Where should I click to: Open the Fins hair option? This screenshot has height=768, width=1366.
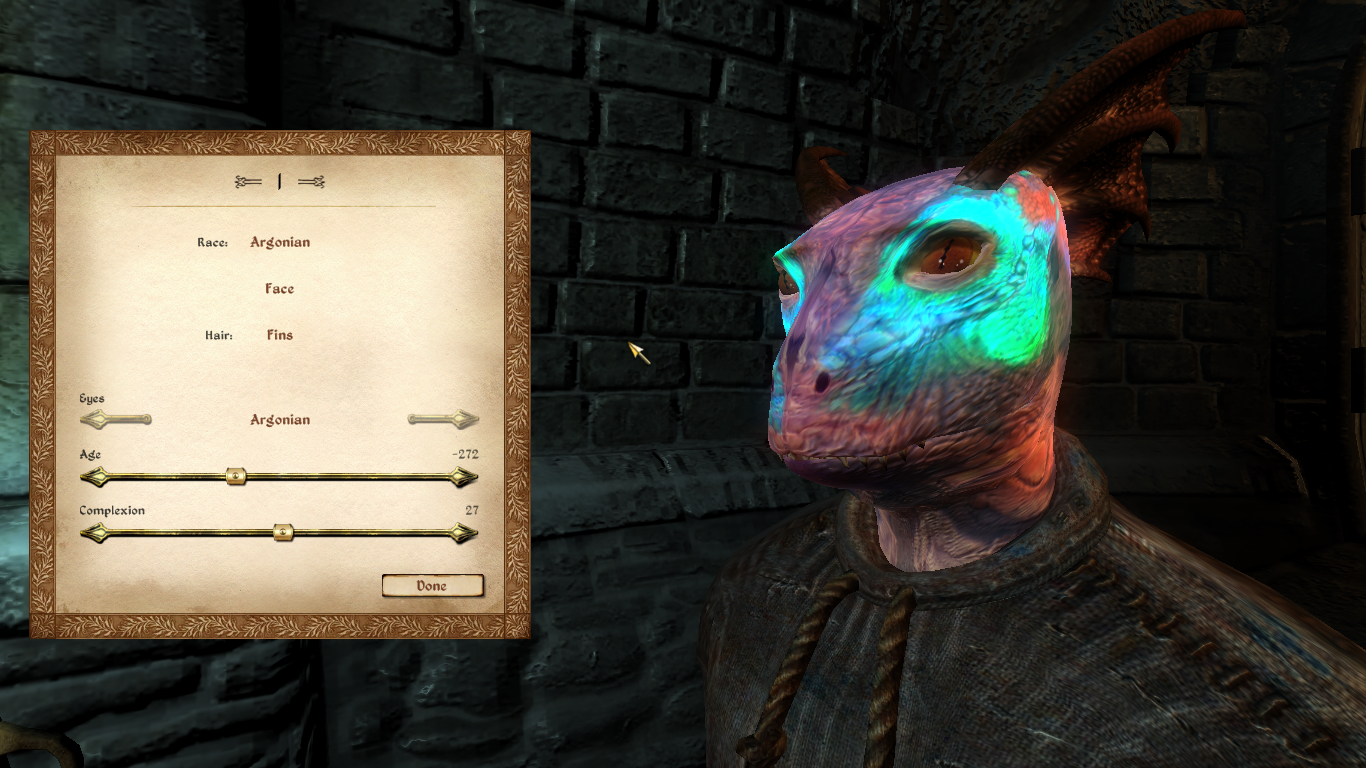point(280,335)
